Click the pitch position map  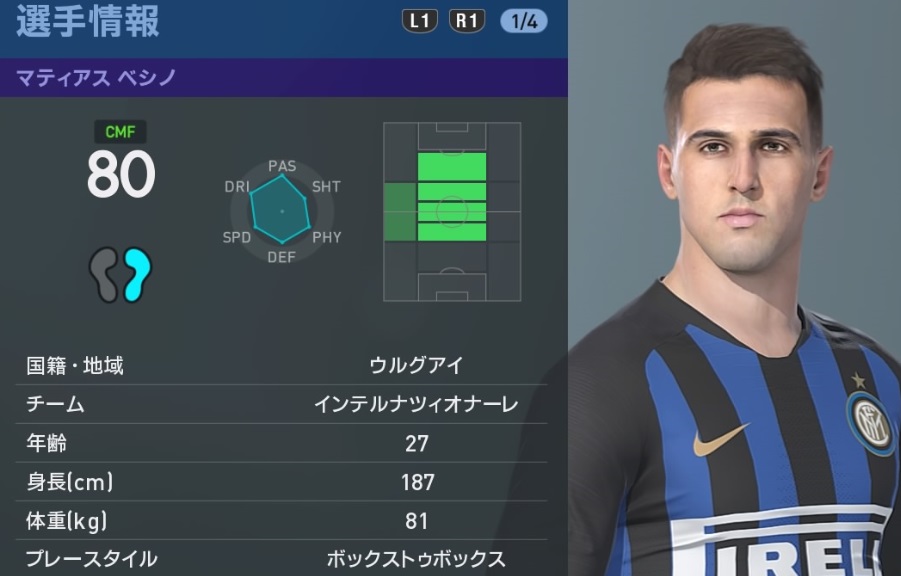click(452, 211)
